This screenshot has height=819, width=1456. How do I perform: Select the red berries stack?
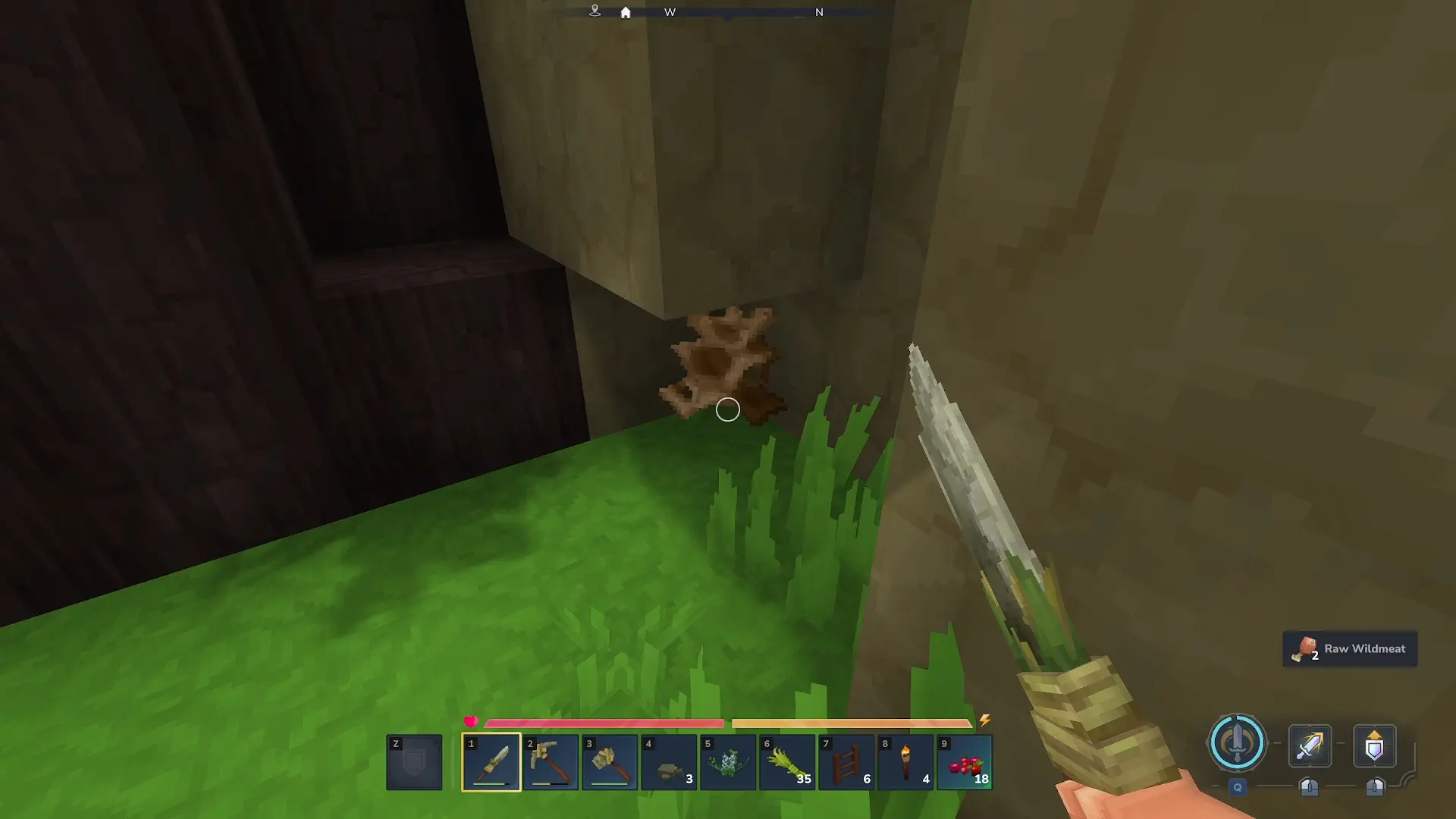click(x=965, y=761)
